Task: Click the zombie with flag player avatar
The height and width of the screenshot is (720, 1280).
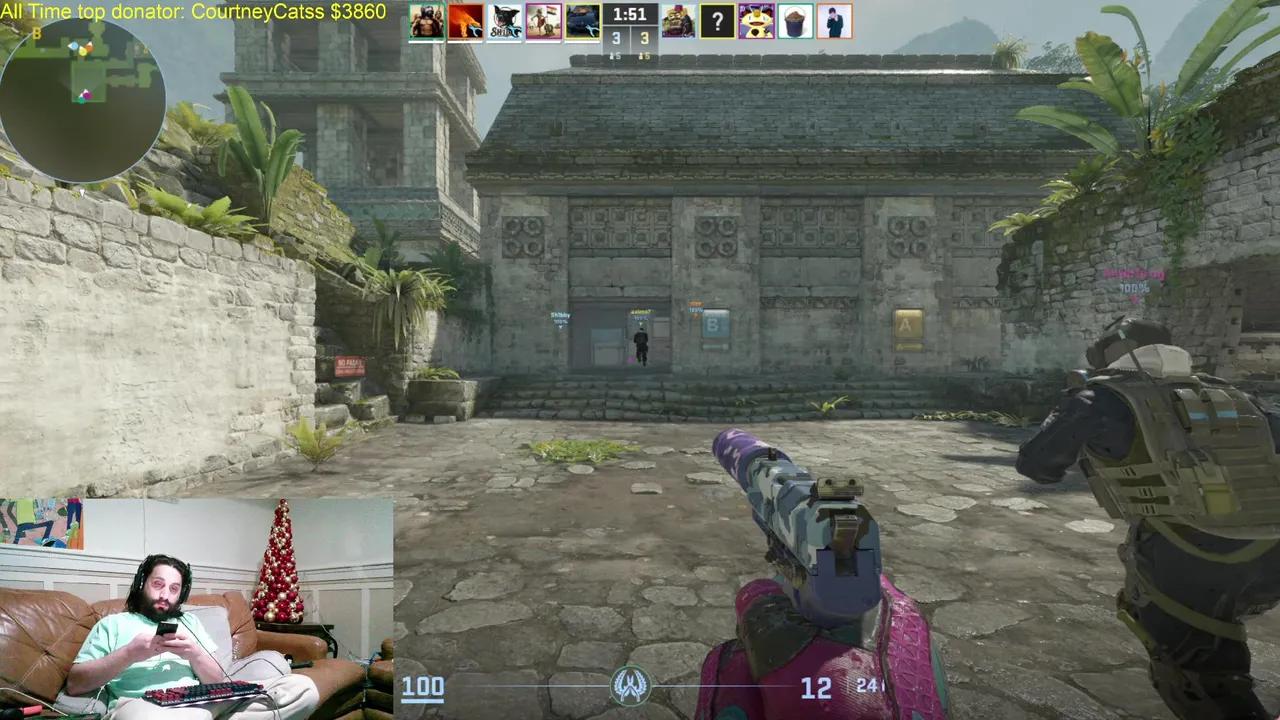Action: click(x=544, y=18)
